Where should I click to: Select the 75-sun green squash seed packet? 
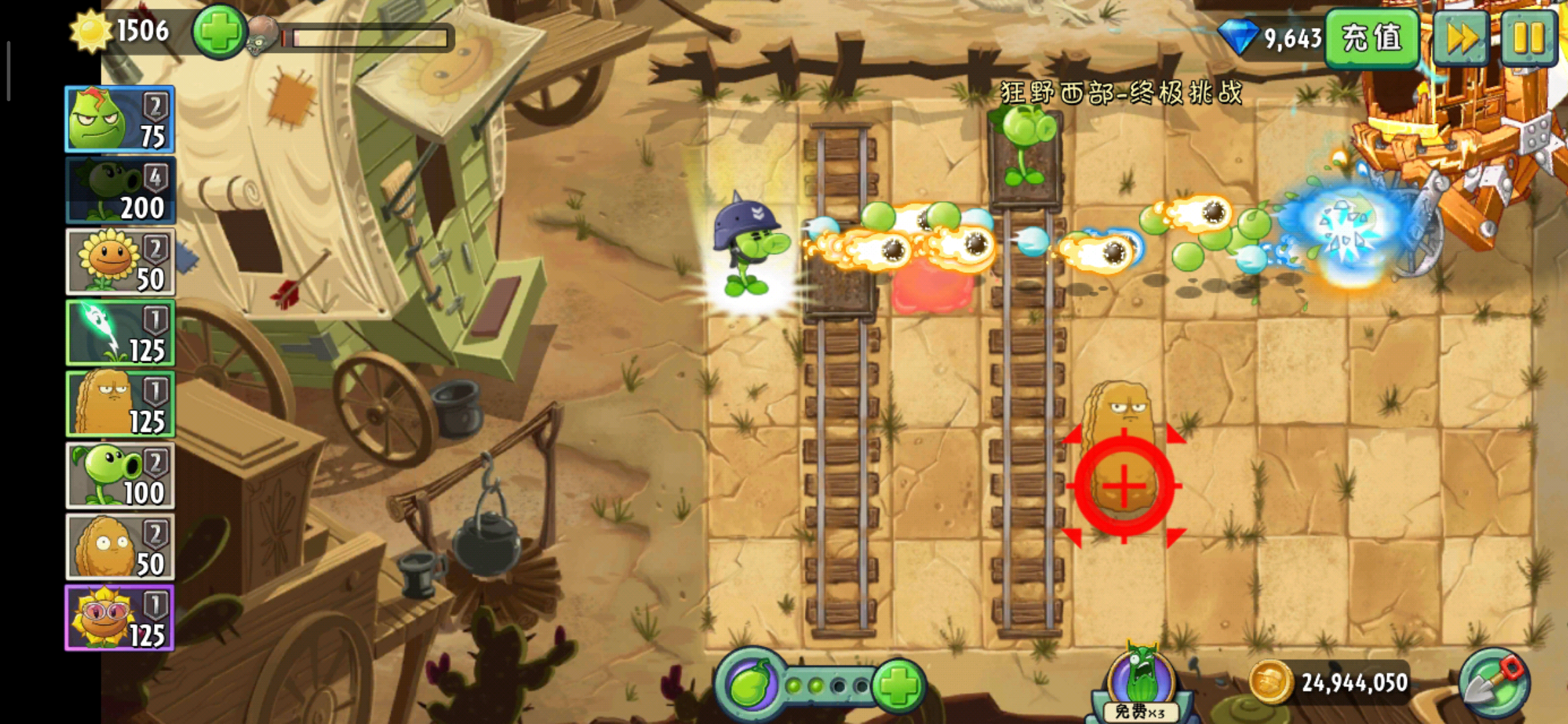[120, 119]
